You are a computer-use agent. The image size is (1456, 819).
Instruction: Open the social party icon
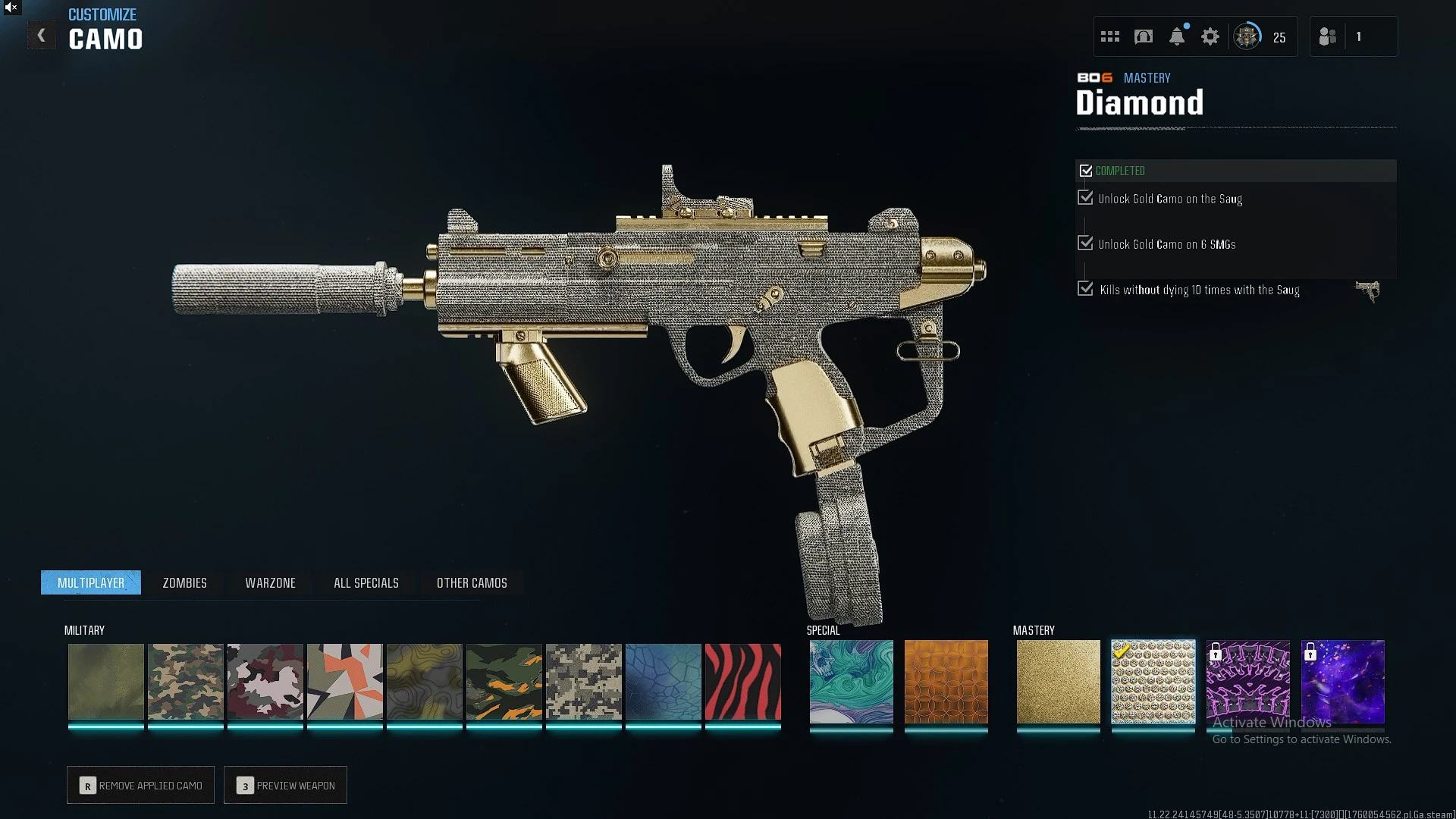pos(1327,37)
